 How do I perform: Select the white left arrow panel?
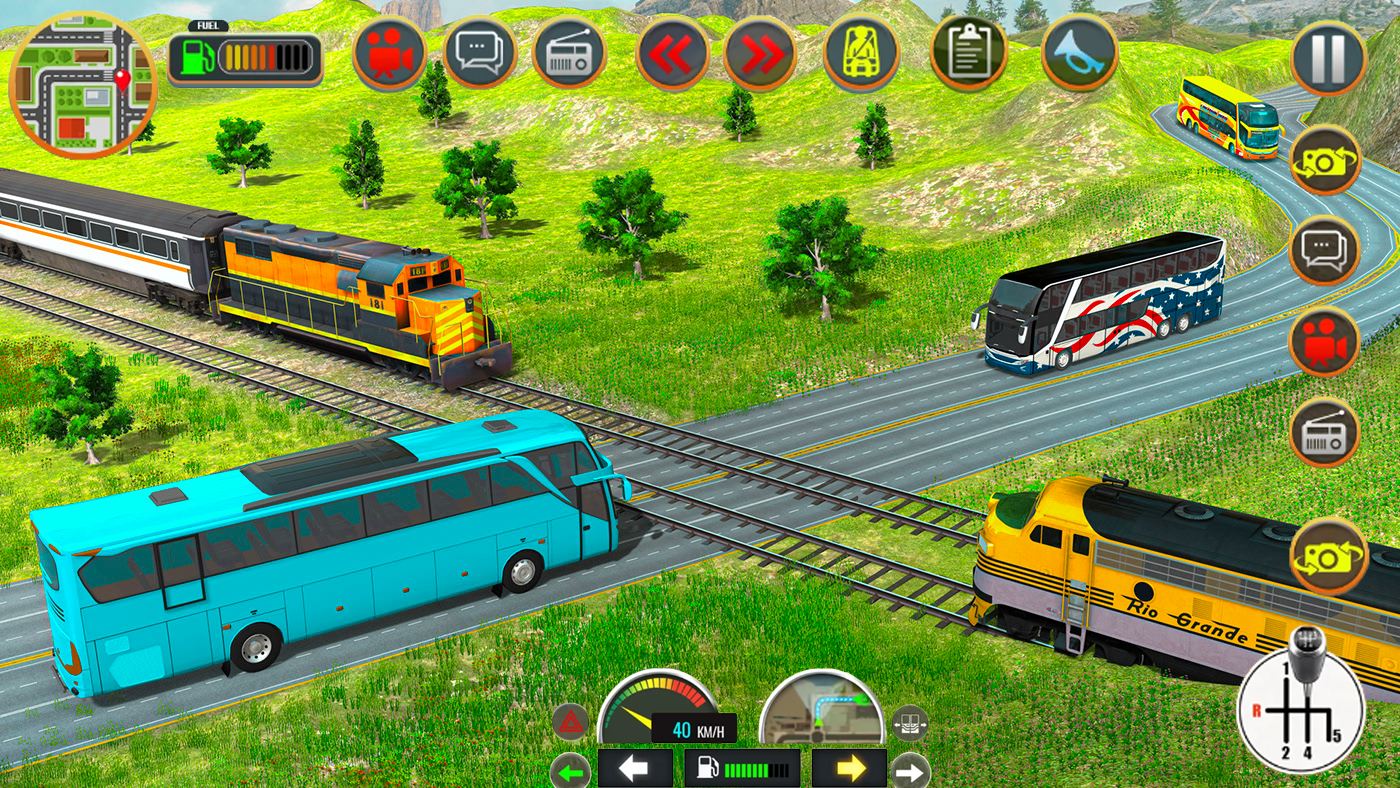pos(635,768)
